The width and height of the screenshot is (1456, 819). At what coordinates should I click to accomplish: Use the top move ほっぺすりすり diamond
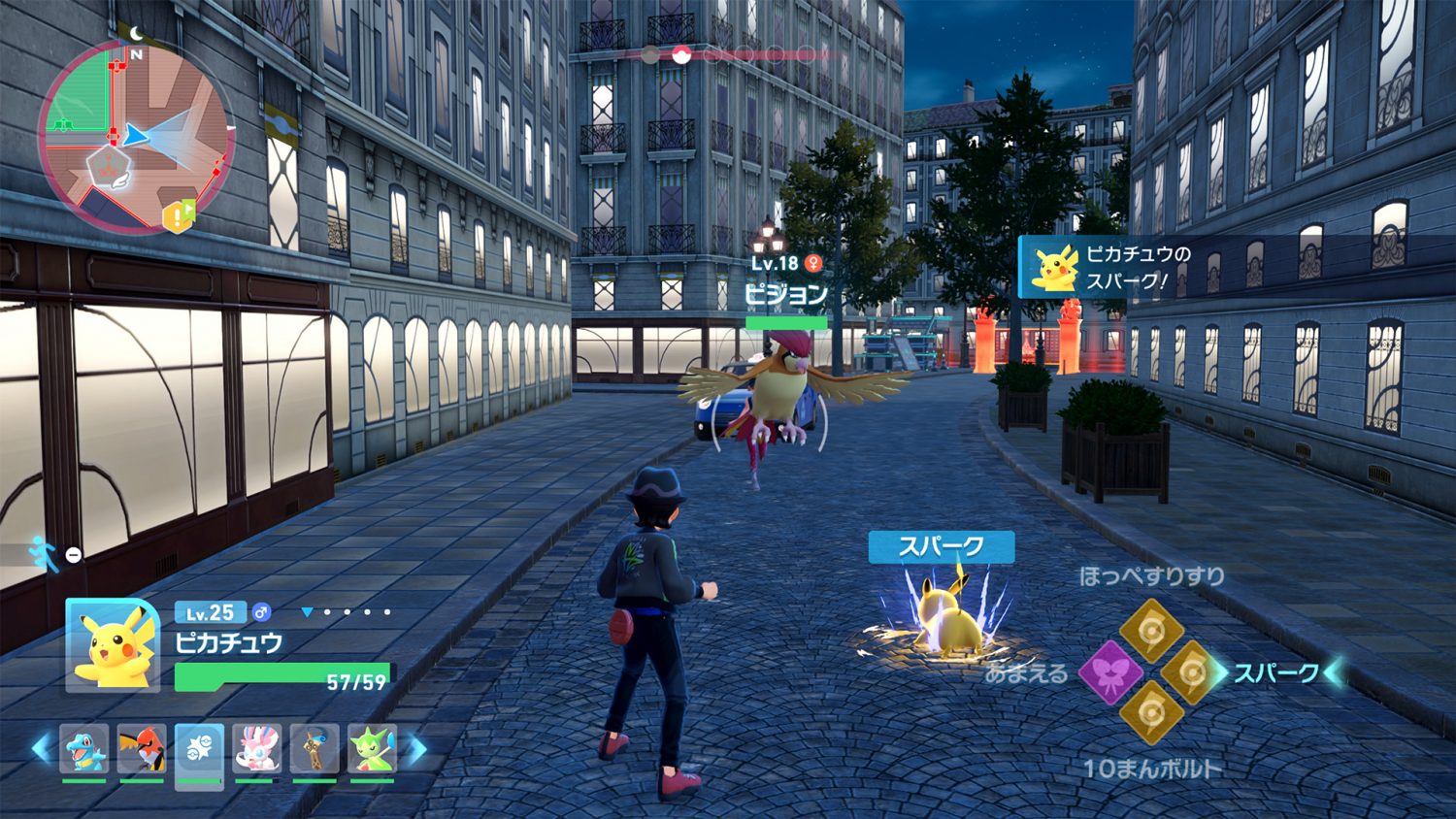(1150, 630)
